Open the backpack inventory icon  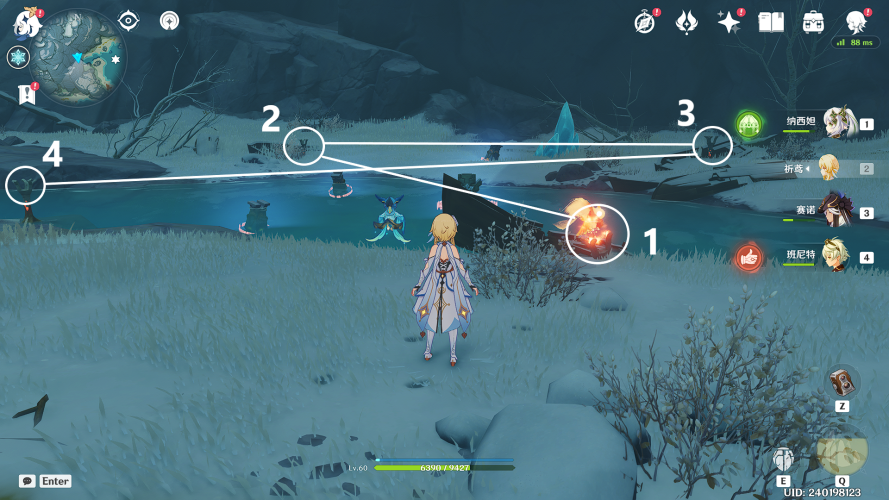813,22
